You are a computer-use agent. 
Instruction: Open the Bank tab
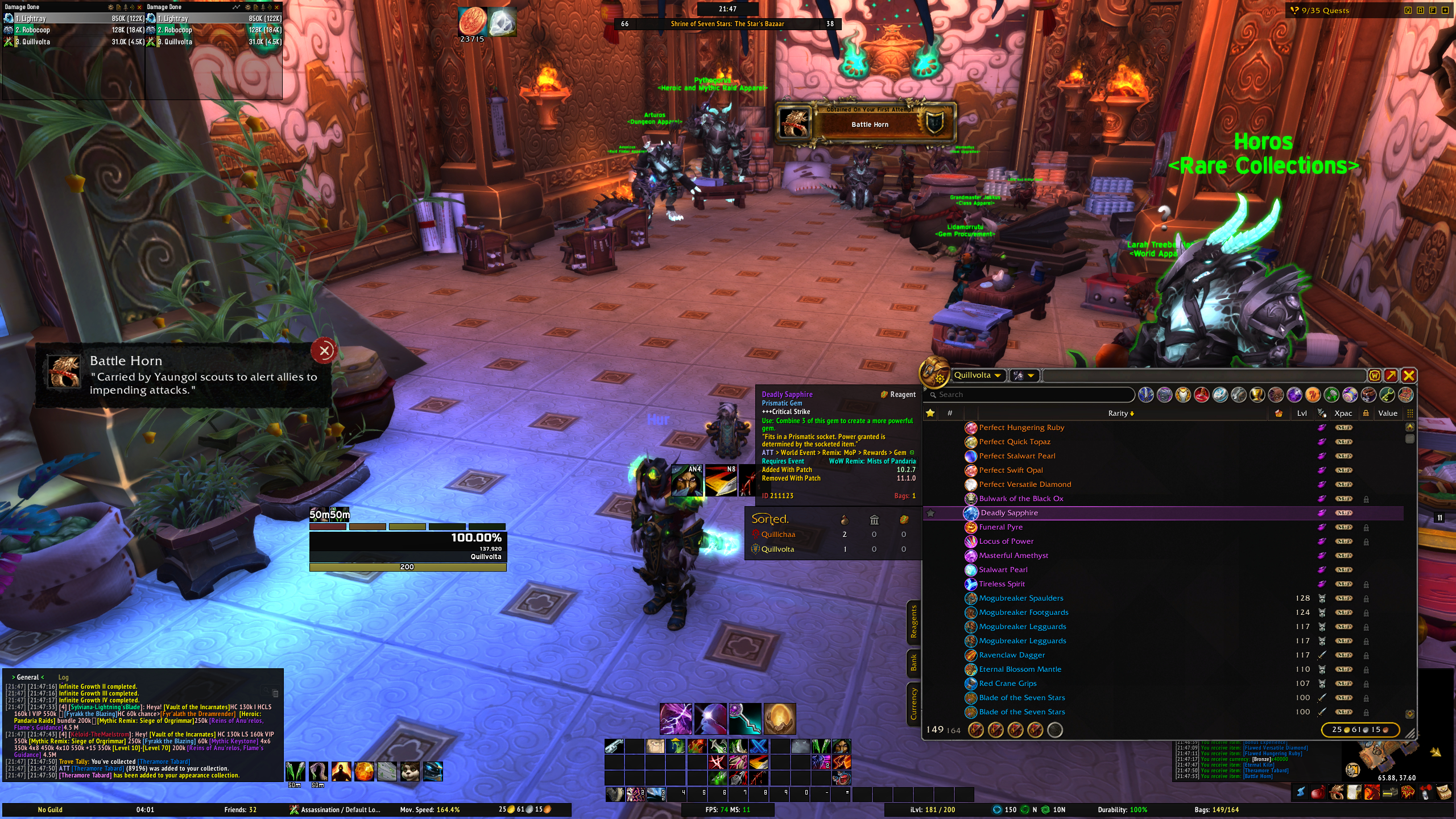913,663
